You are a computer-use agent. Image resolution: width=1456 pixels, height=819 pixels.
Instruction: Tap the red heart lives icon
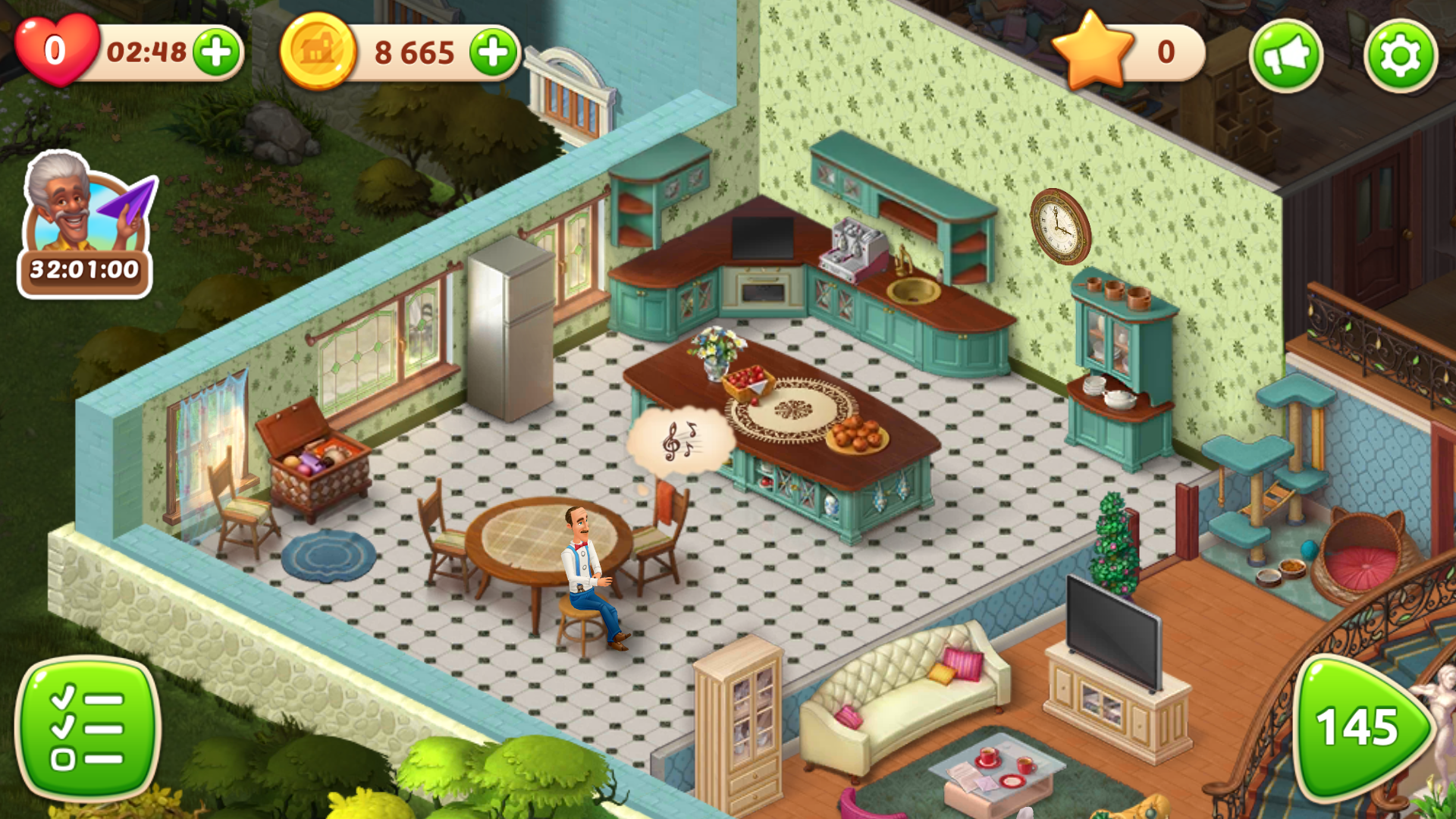click(55, 50)
